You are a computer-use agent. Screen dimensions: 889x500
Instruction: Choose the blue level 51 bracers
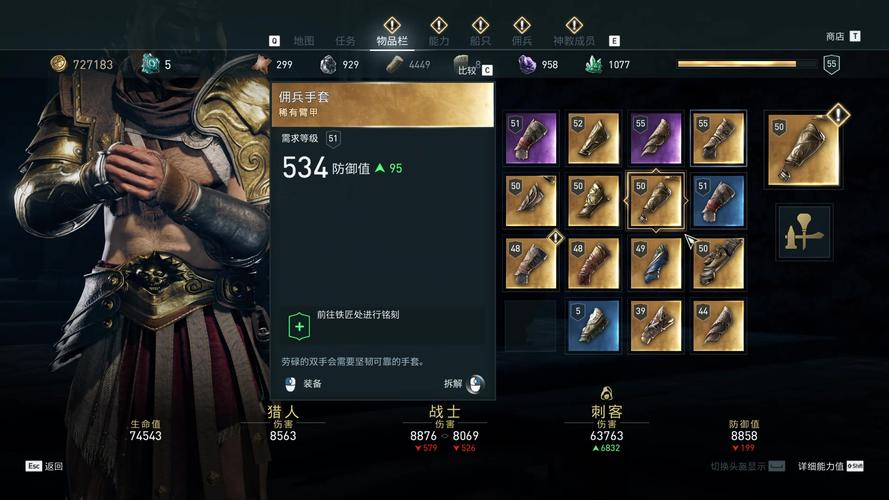click(718, 201)
